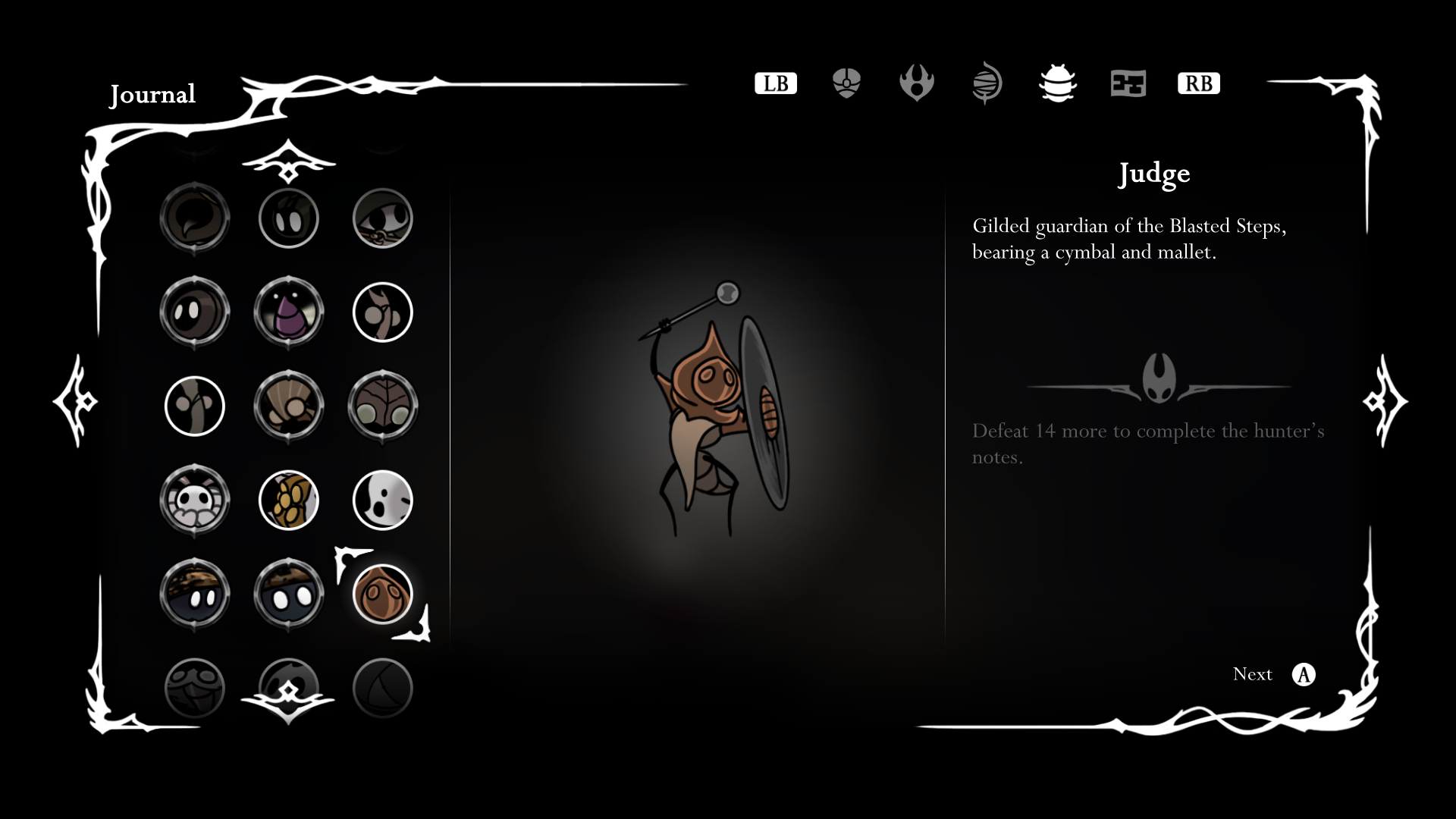The image size is (1456, 819).
Task: Select the shield-shaped inventory tab
Action: tap(846, 83)
